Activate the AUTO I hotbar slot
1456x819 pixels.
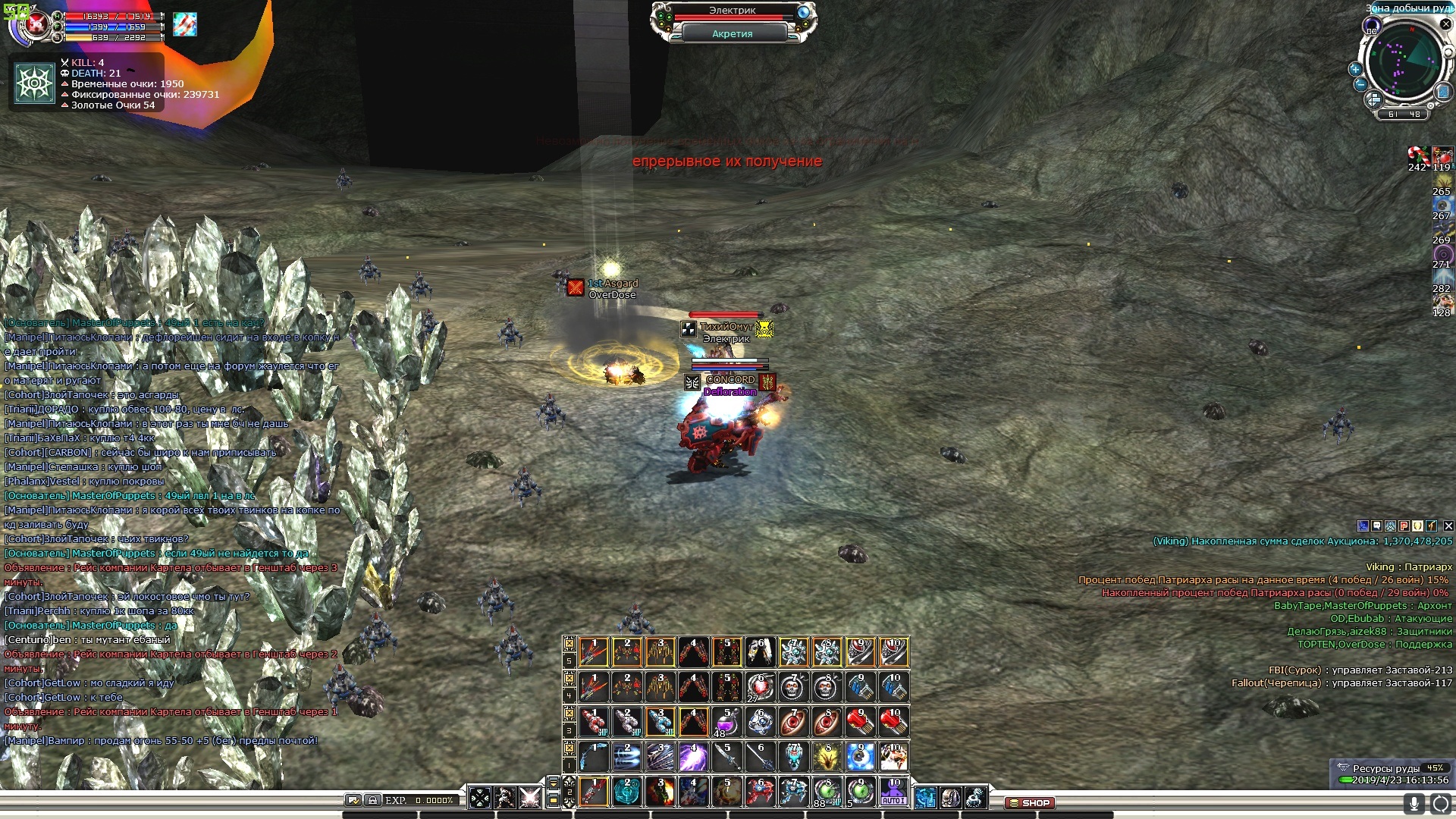point(893,792)
